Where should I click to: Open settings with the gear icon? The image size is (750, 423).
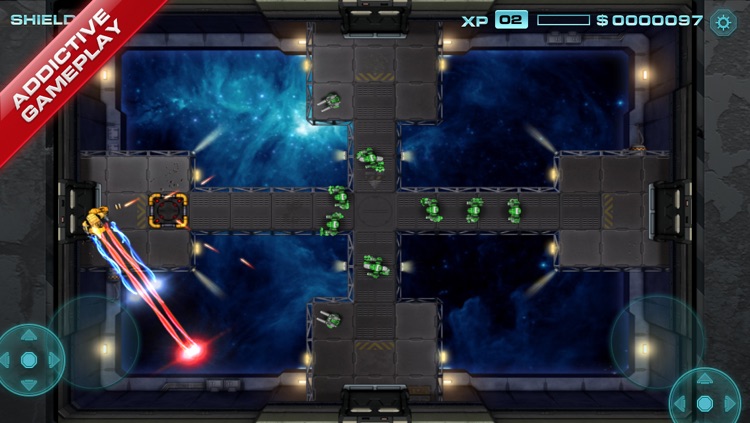[x=722, y=22]
